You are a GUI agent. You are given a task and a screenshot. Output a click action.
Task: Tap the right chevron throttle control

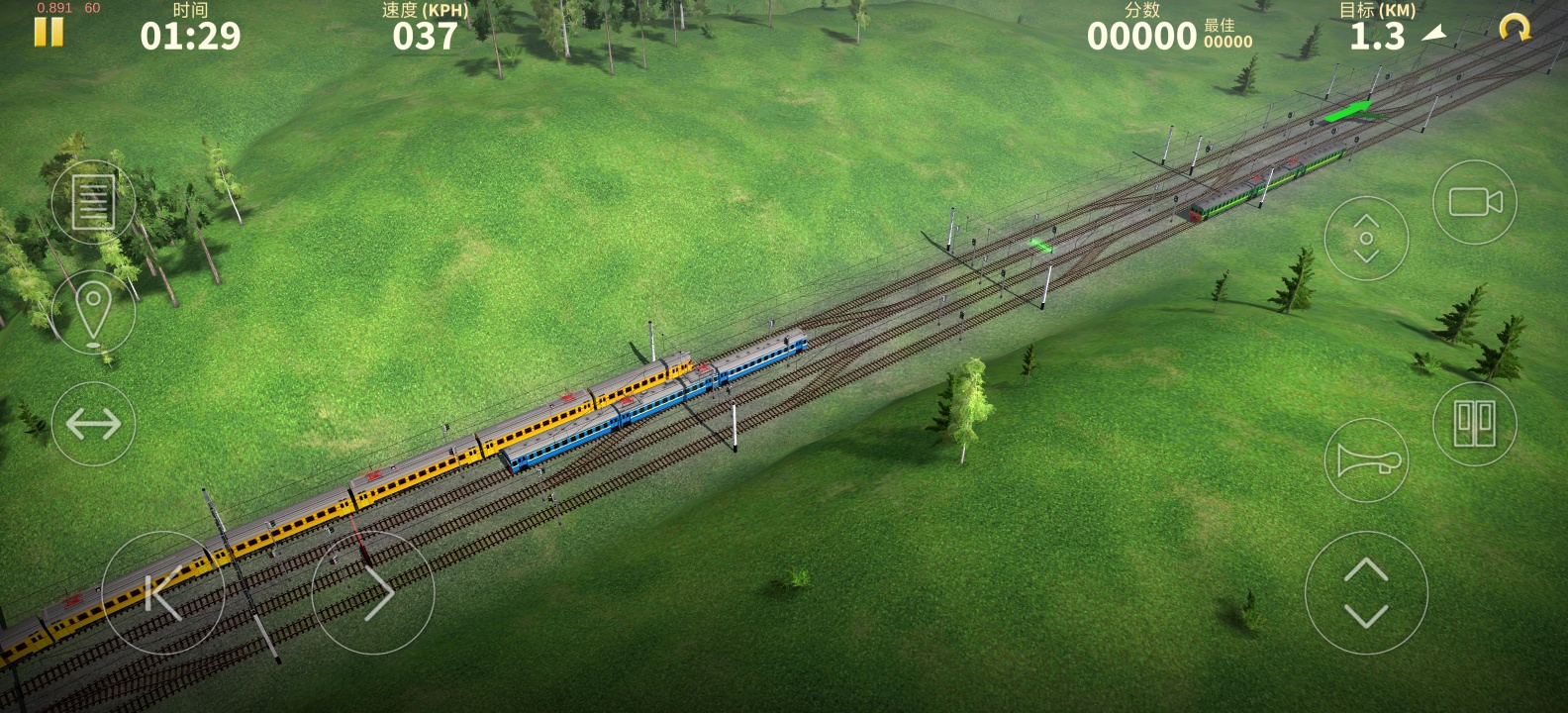(373, 592)
